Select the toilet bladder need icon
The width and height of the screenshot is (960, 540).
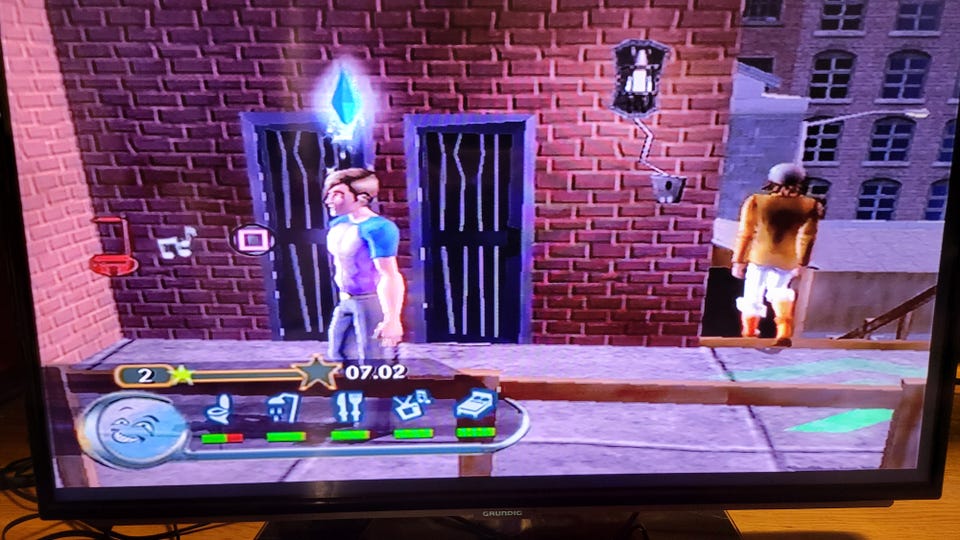[x=219, y=410]
